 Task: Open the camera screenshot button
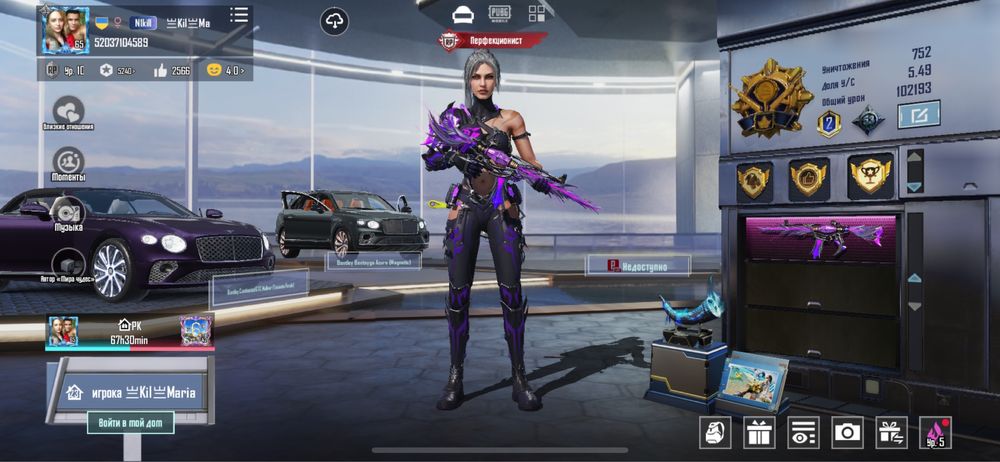848,432
